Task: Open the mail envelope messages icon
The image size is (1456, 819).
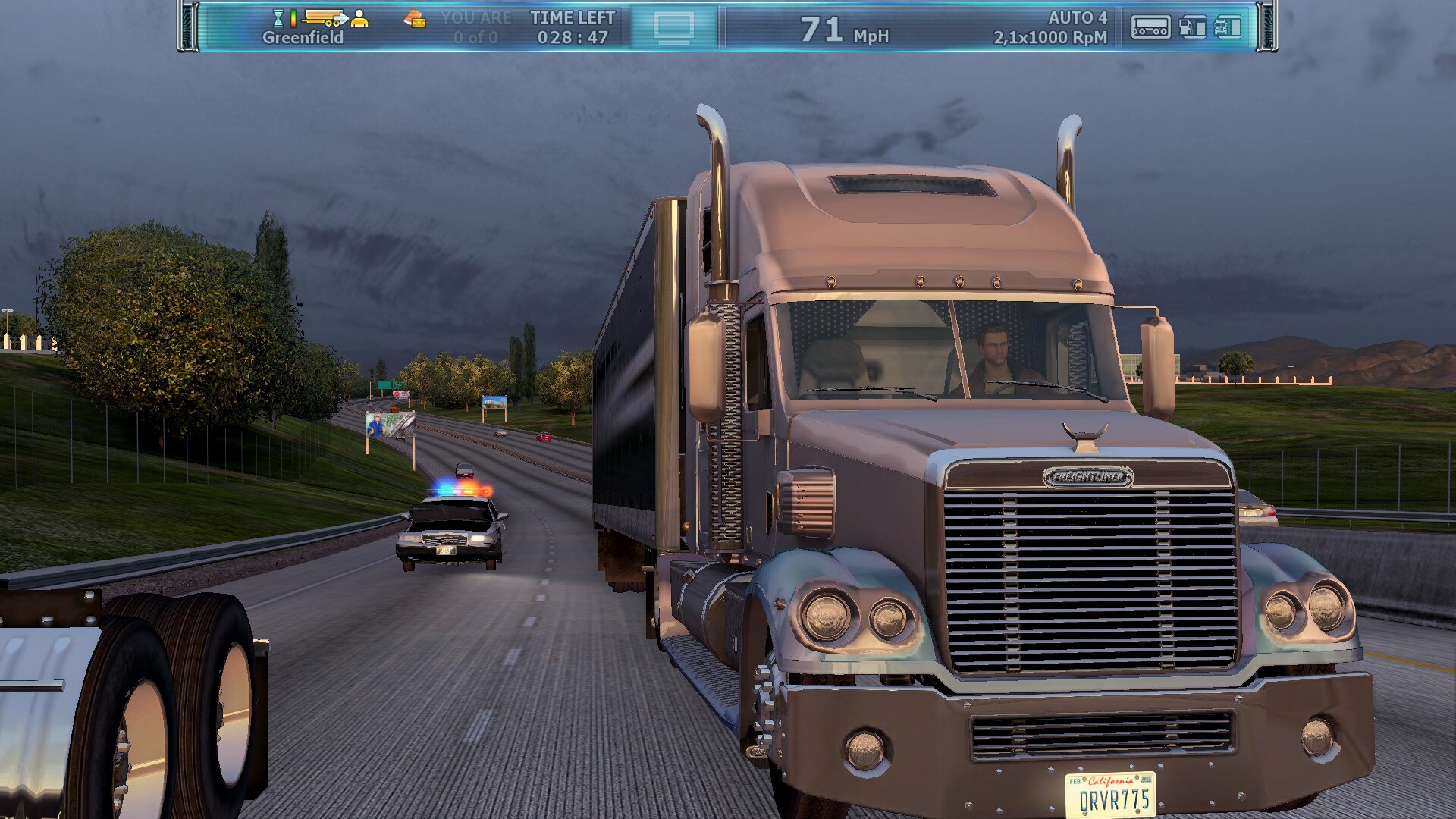Action: tap(414, 19)
